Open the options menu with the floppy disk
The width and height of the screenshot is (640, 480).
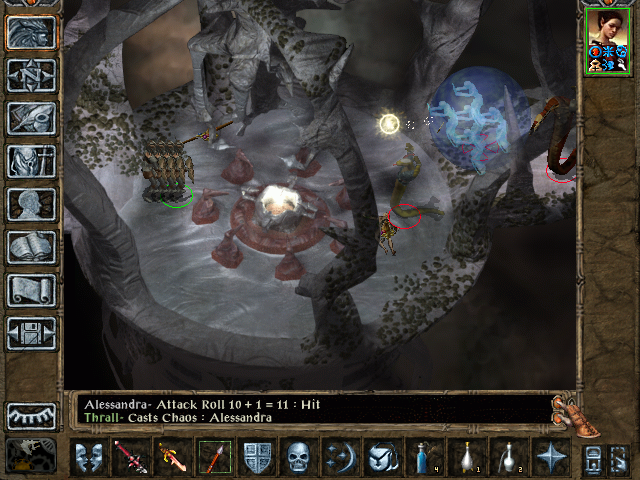(31, 334)
